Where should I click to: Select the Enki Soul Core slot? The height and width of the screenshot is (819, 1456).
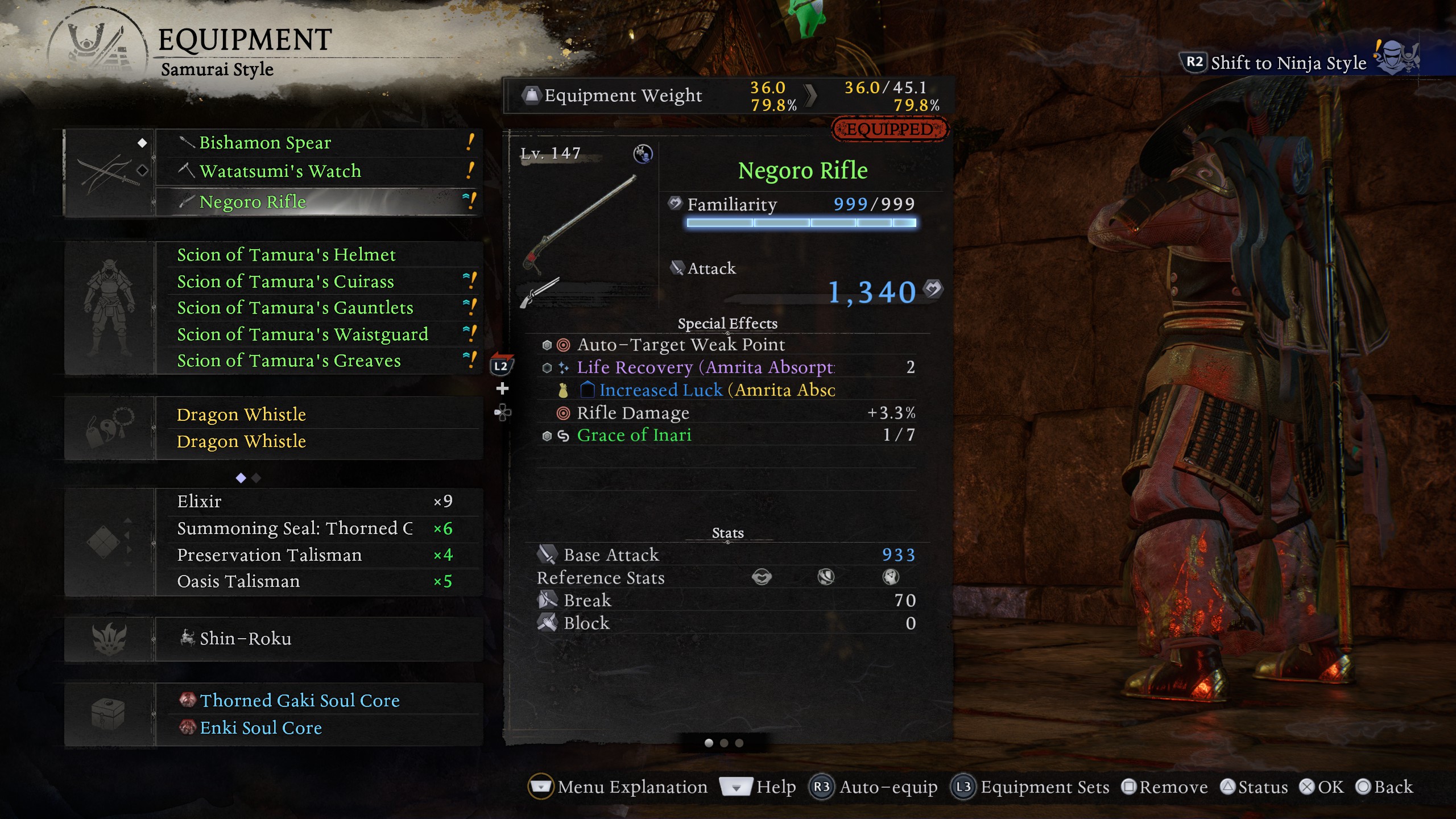(318, 728)
